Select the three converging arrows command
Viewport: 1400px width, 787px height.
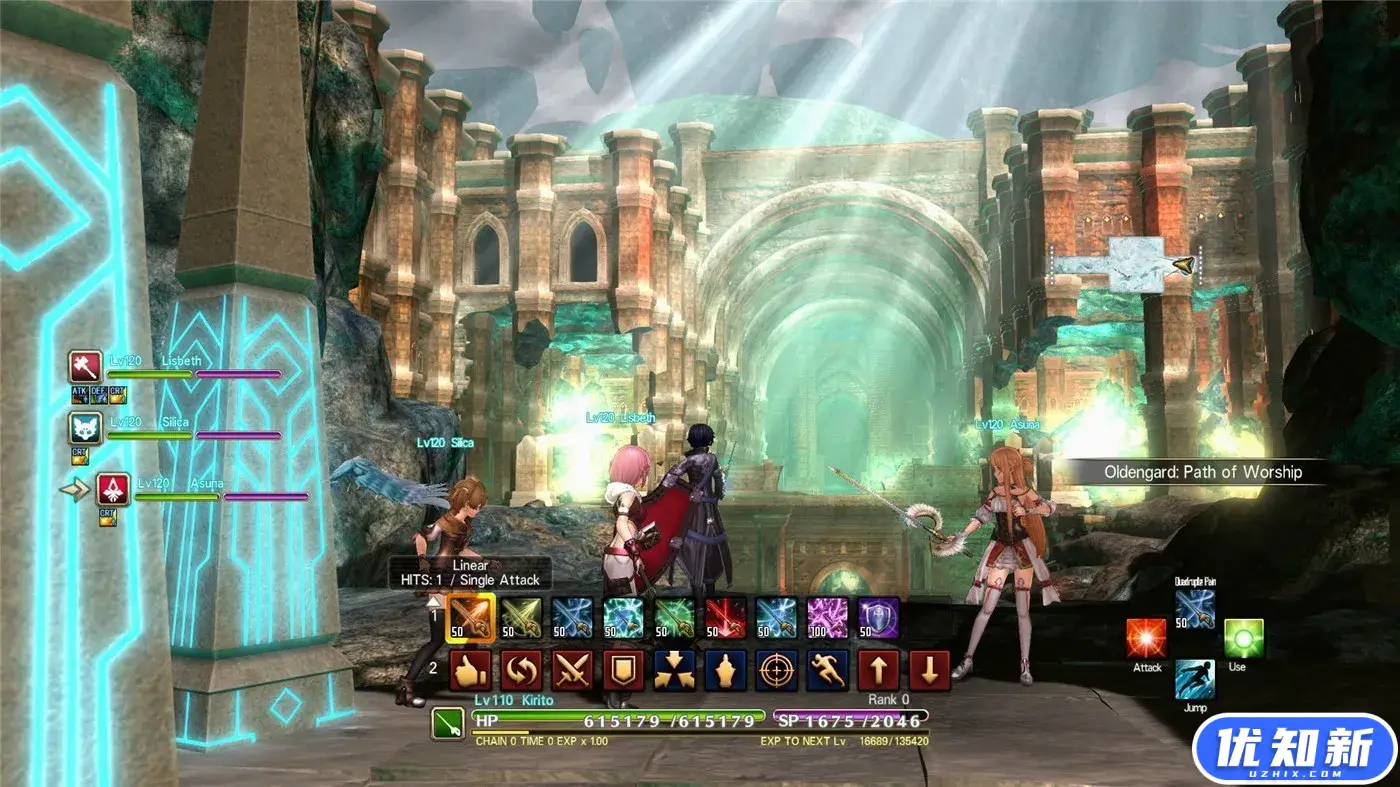pos(675,670)
